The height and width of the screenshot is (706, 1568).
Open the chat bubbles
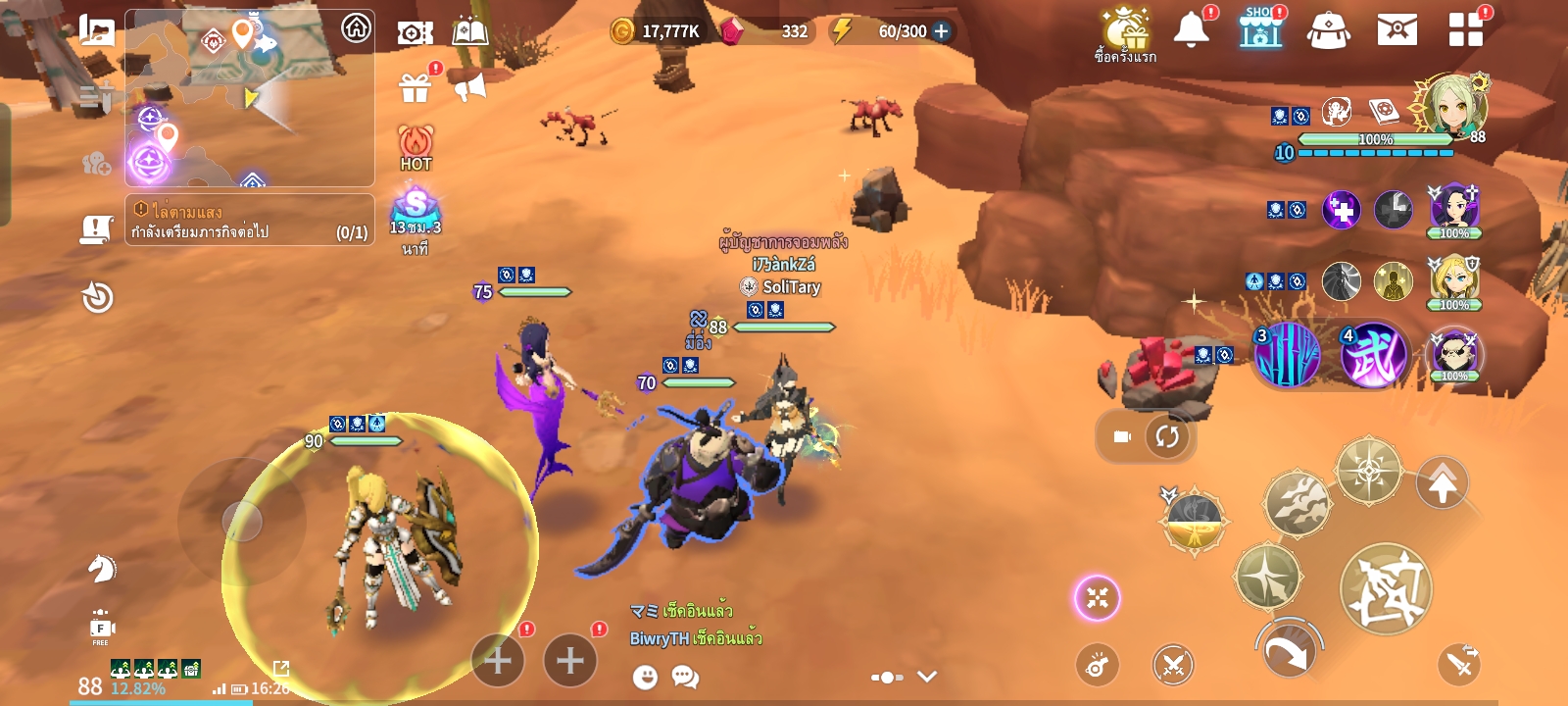click(x=685, y=677)
